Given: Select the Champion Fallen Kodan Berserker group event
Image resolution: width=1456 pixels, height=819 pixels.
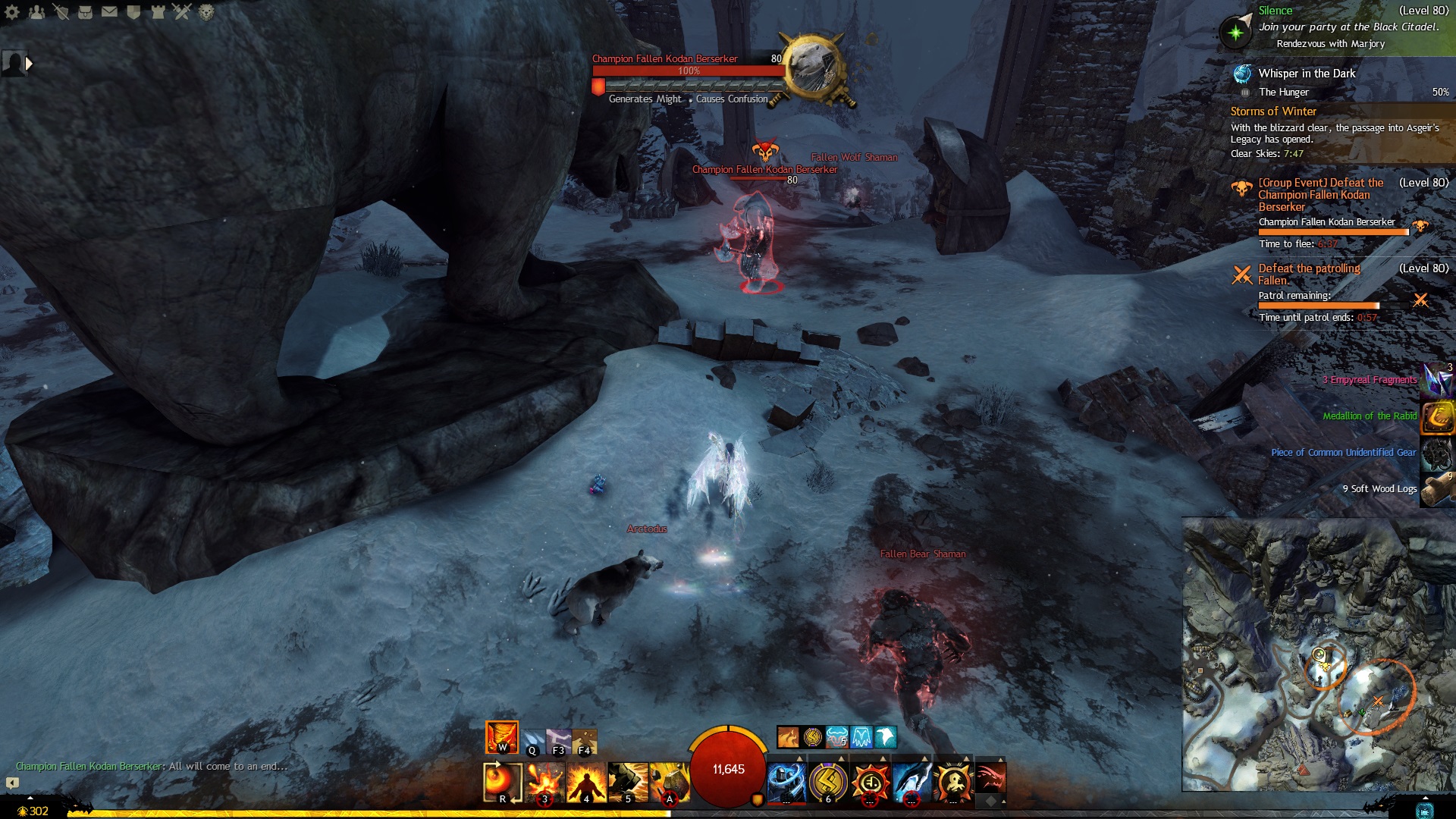Looking at the screenshot, I should [x=1320, y=195].
